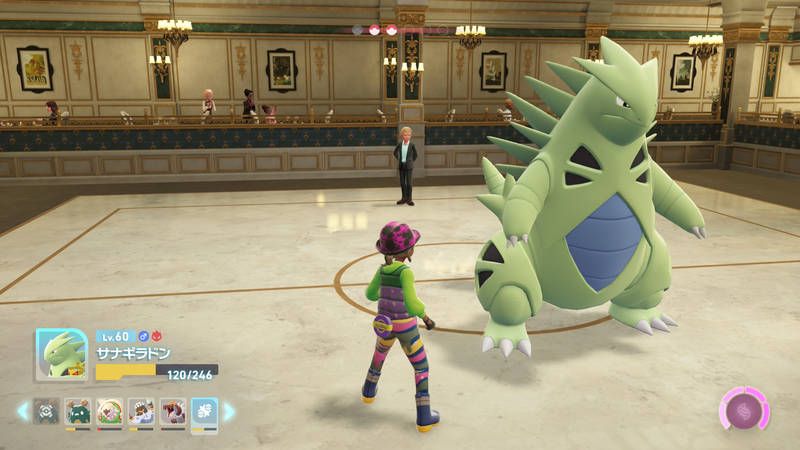
Task: Select the highlighted blue active party slot
Action: (204, 411)
